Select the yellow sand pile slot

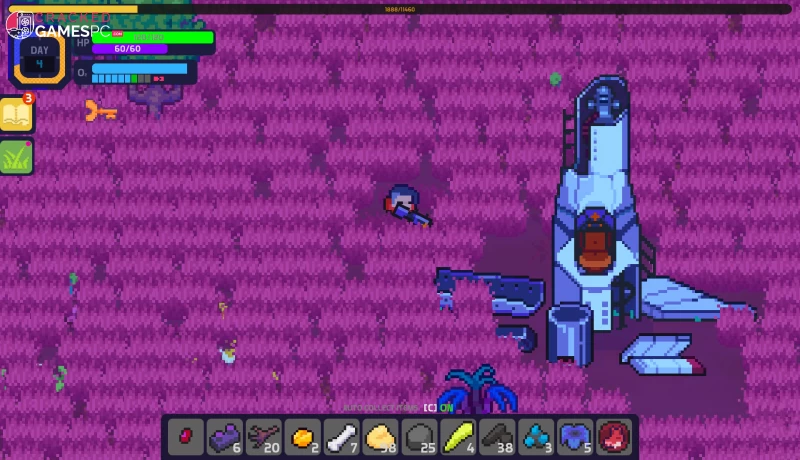pos(380,436)
